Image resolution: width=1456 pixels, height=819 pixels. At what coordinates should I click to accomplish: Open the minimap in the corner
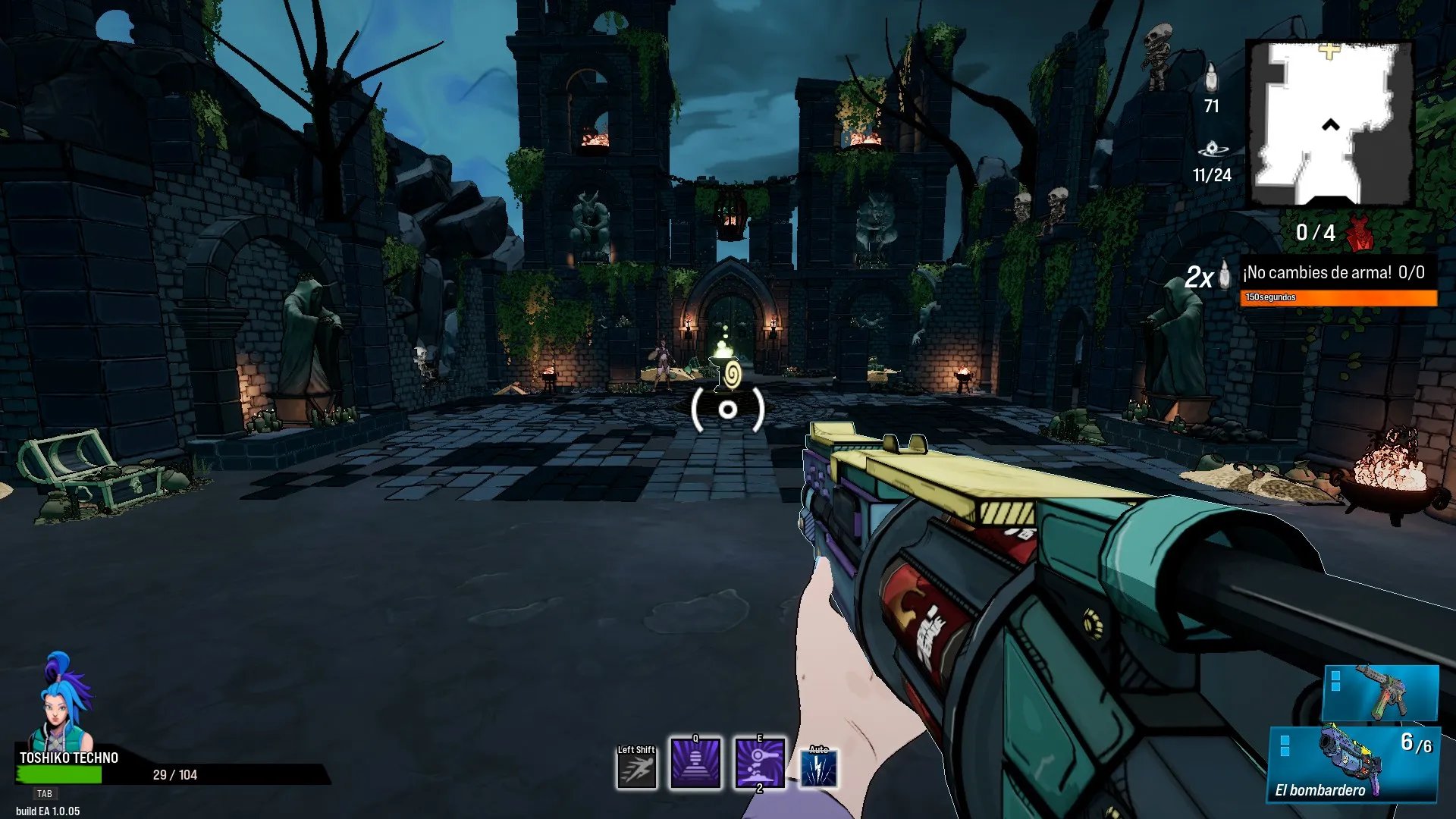pyautogui.click(x=1331, y=124)
